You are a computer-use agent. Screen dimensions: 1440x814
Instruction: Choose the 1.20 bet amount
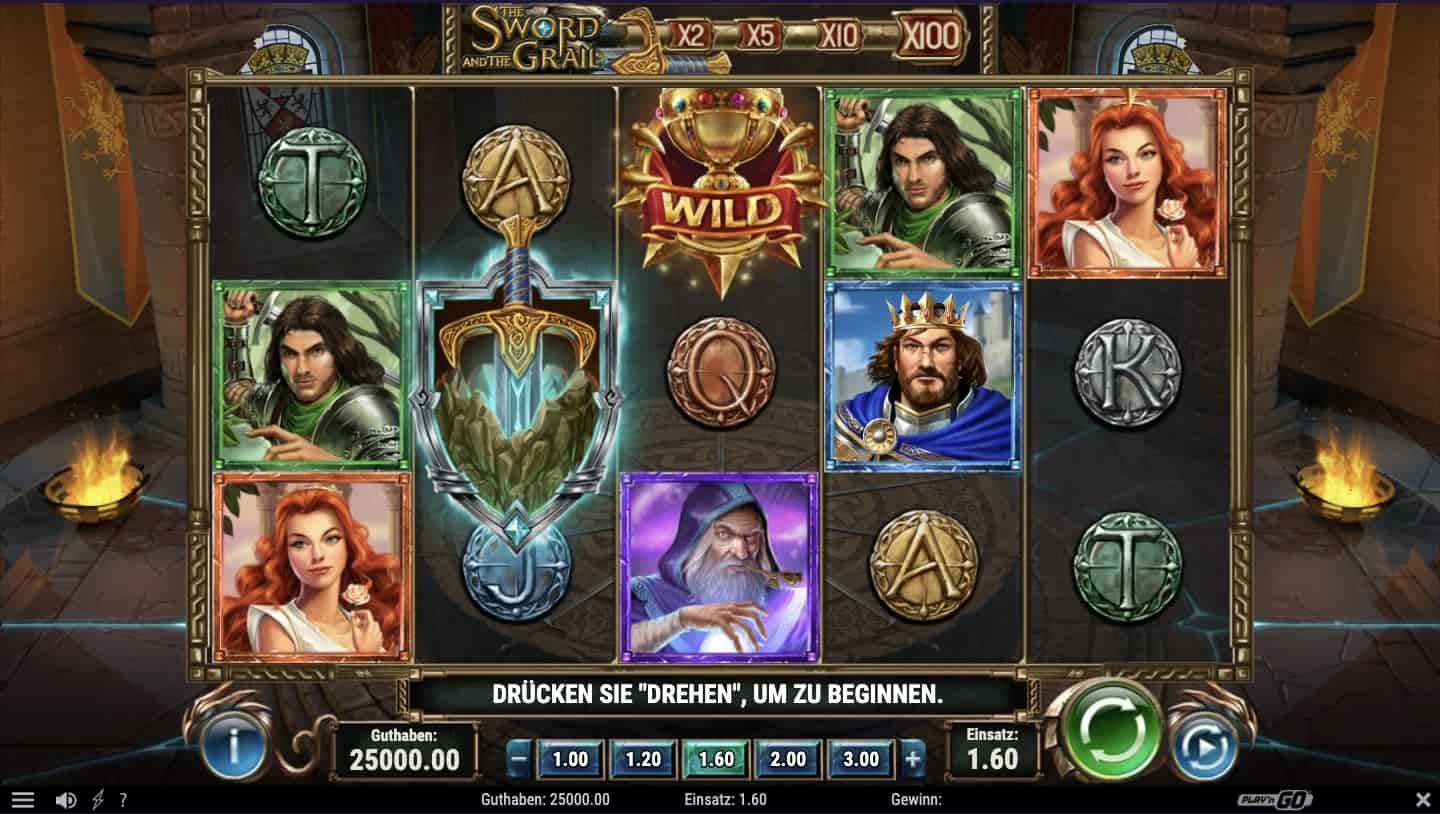click(x=642, y=759)
